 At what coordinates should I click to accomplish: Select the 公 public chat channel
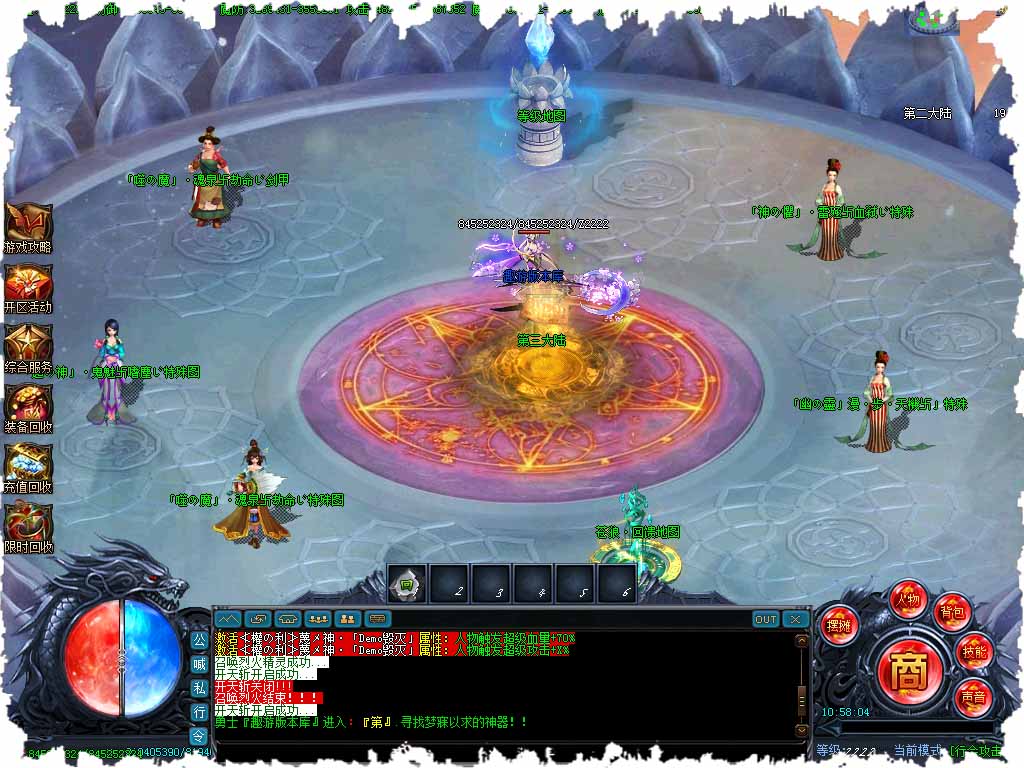coord(199,639)
